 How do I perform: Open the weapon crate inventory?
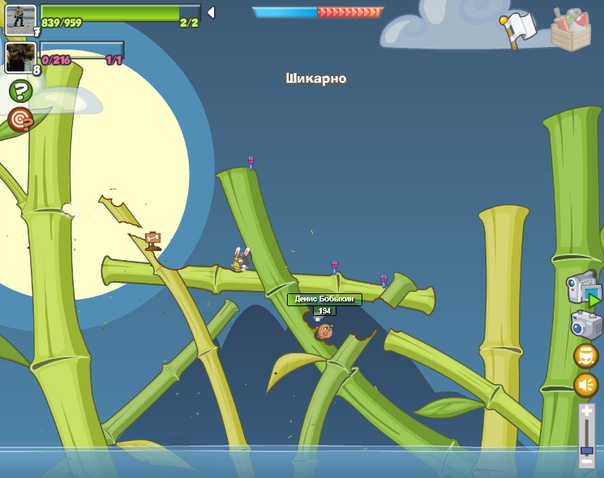tap(571, 28)
